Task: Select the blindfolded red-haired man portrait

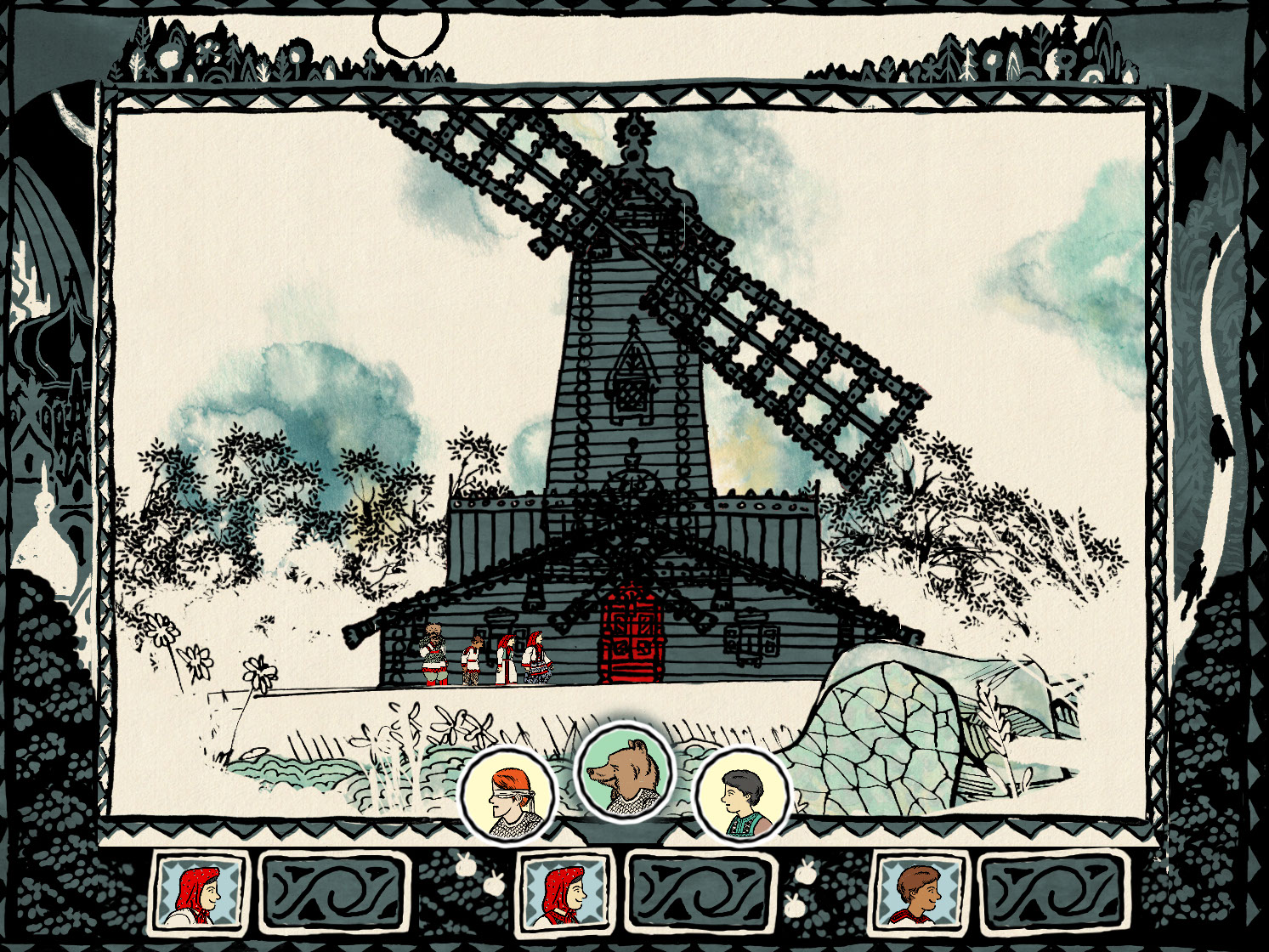Action: [507, 794]
